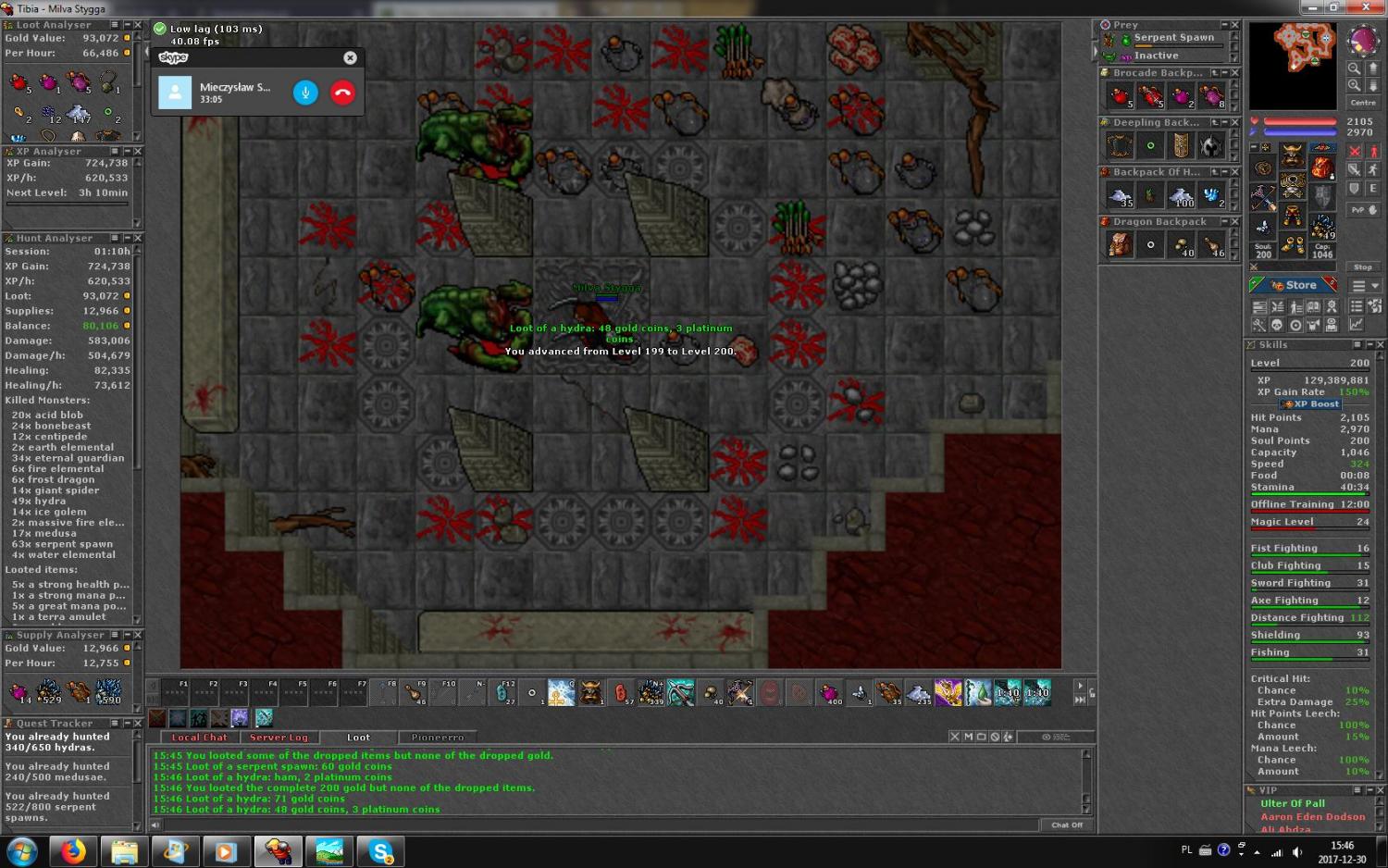Toggle the Chat Off button

pos(1066,825)
